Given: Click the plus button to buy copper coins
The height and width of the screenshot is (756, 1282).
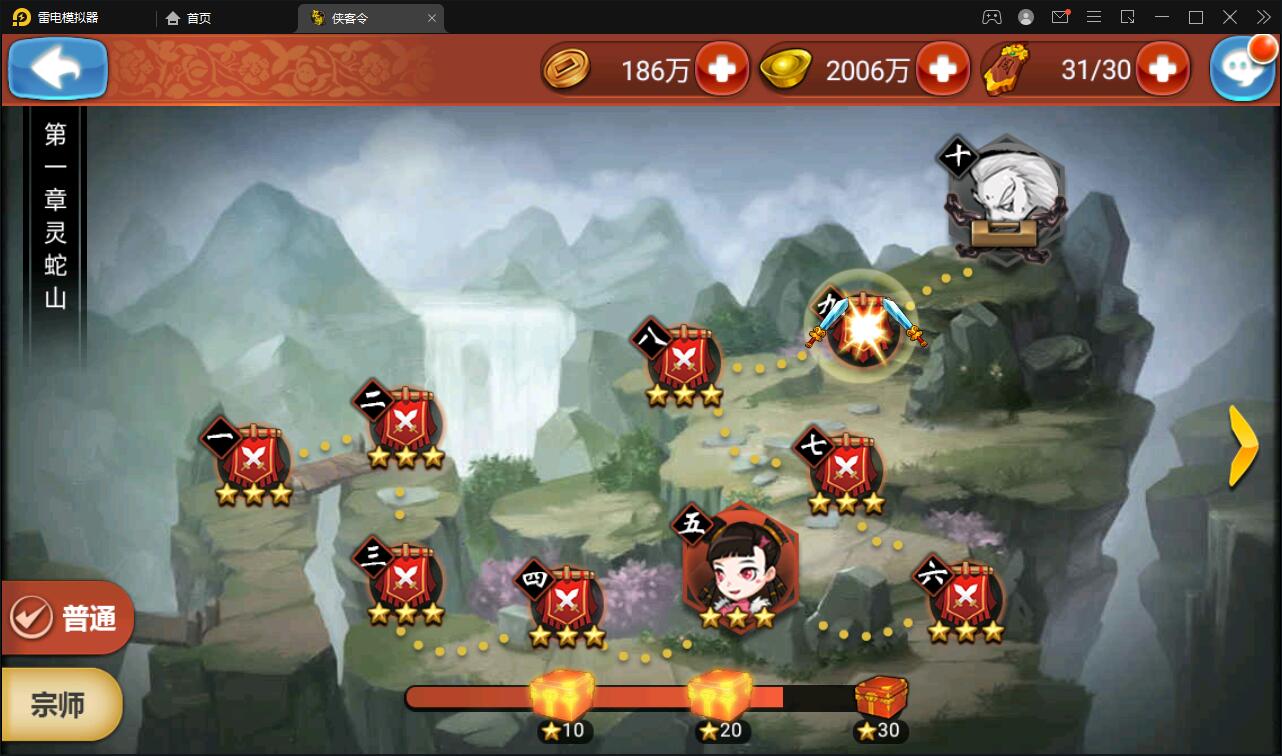Looking at the screenshot, I should [x=722, y=68].
